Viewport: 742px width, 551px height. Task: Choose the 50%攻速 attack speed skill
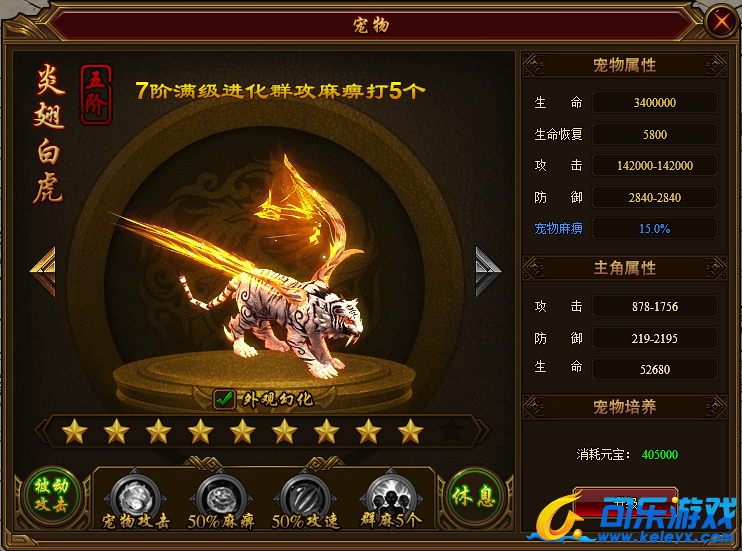(303, 494)
